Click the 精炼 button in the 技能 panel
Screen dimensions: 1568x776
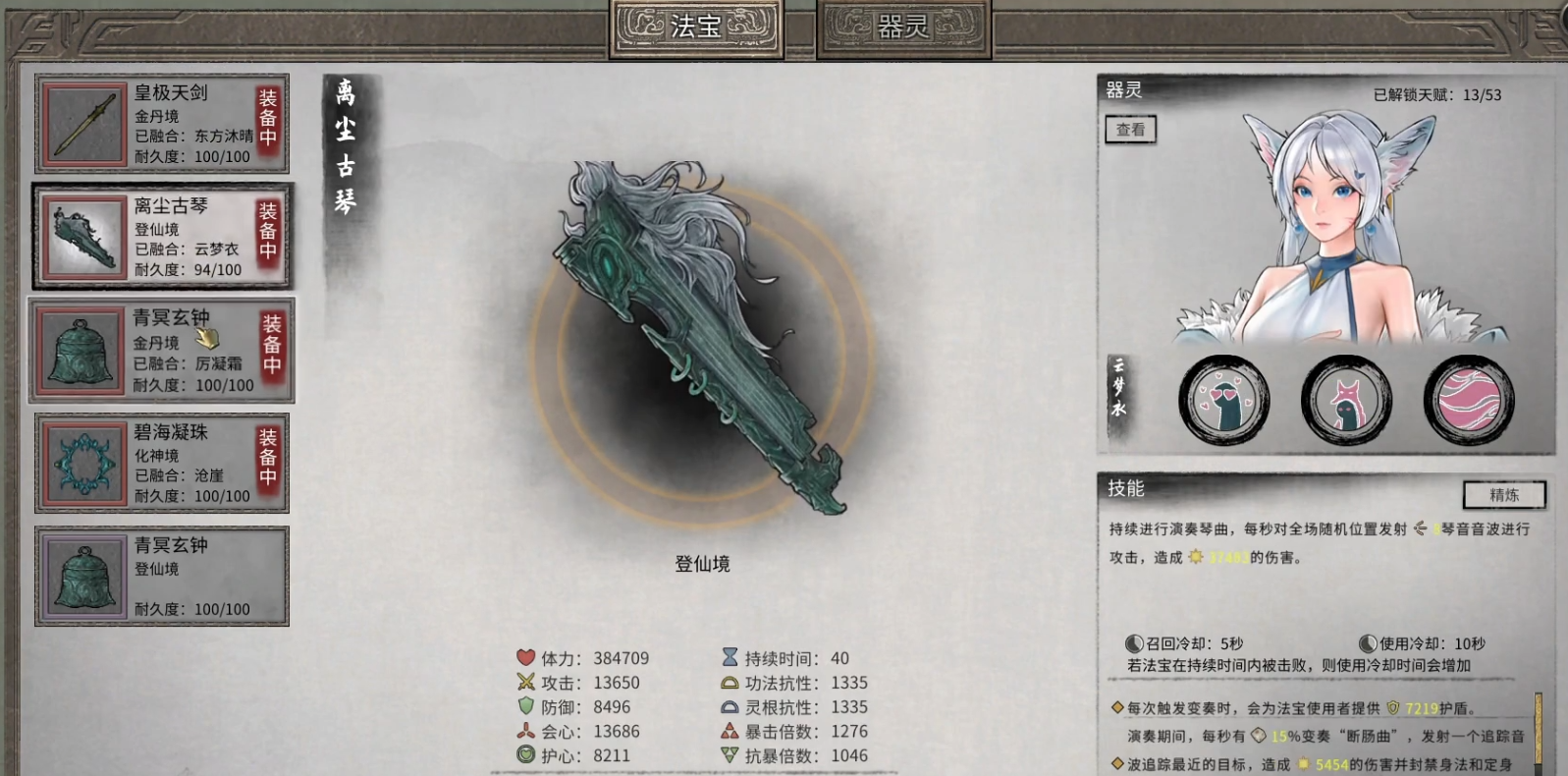click(1504, 496)
